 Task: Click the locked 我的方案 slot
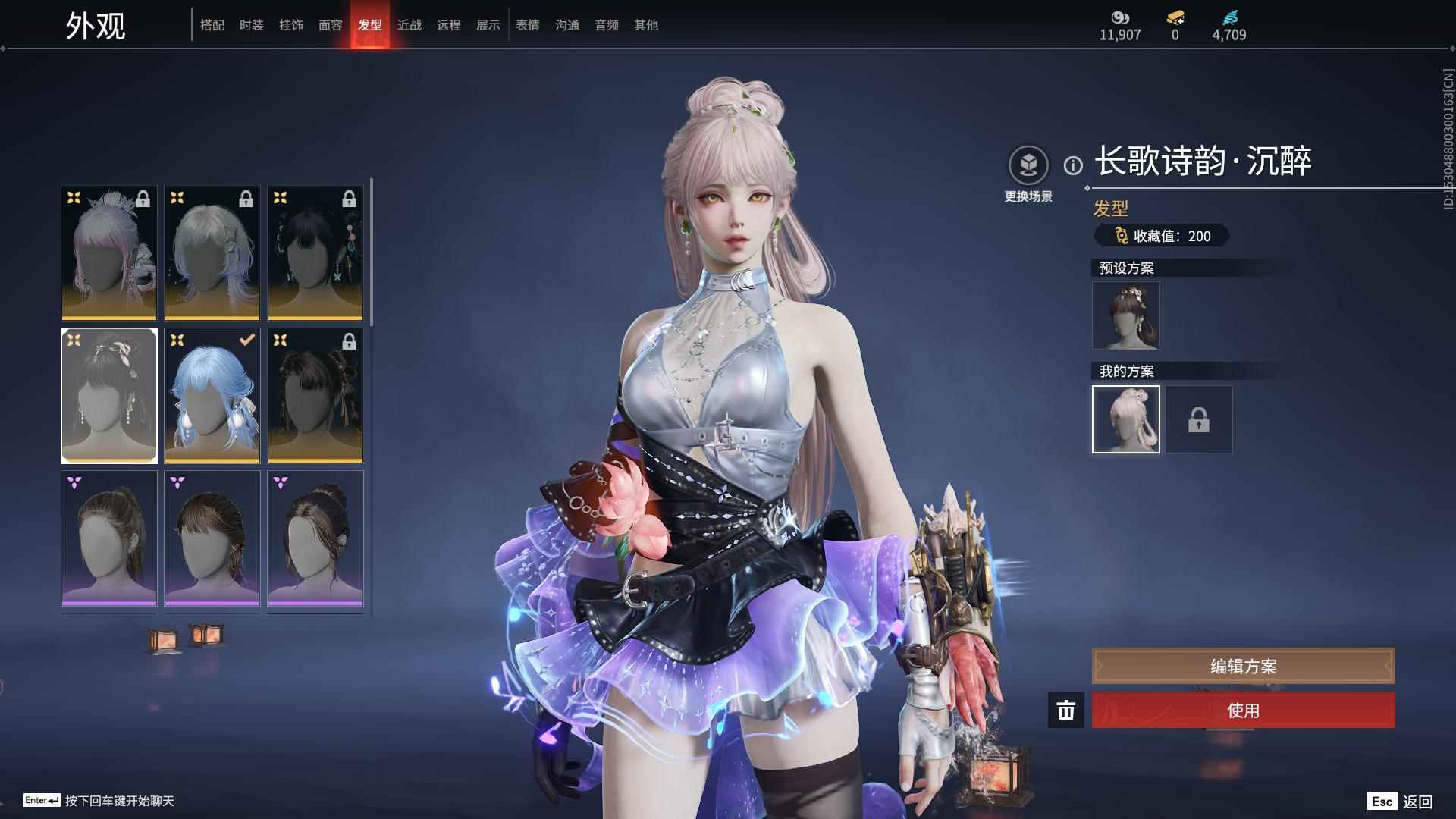point(1198,419)
